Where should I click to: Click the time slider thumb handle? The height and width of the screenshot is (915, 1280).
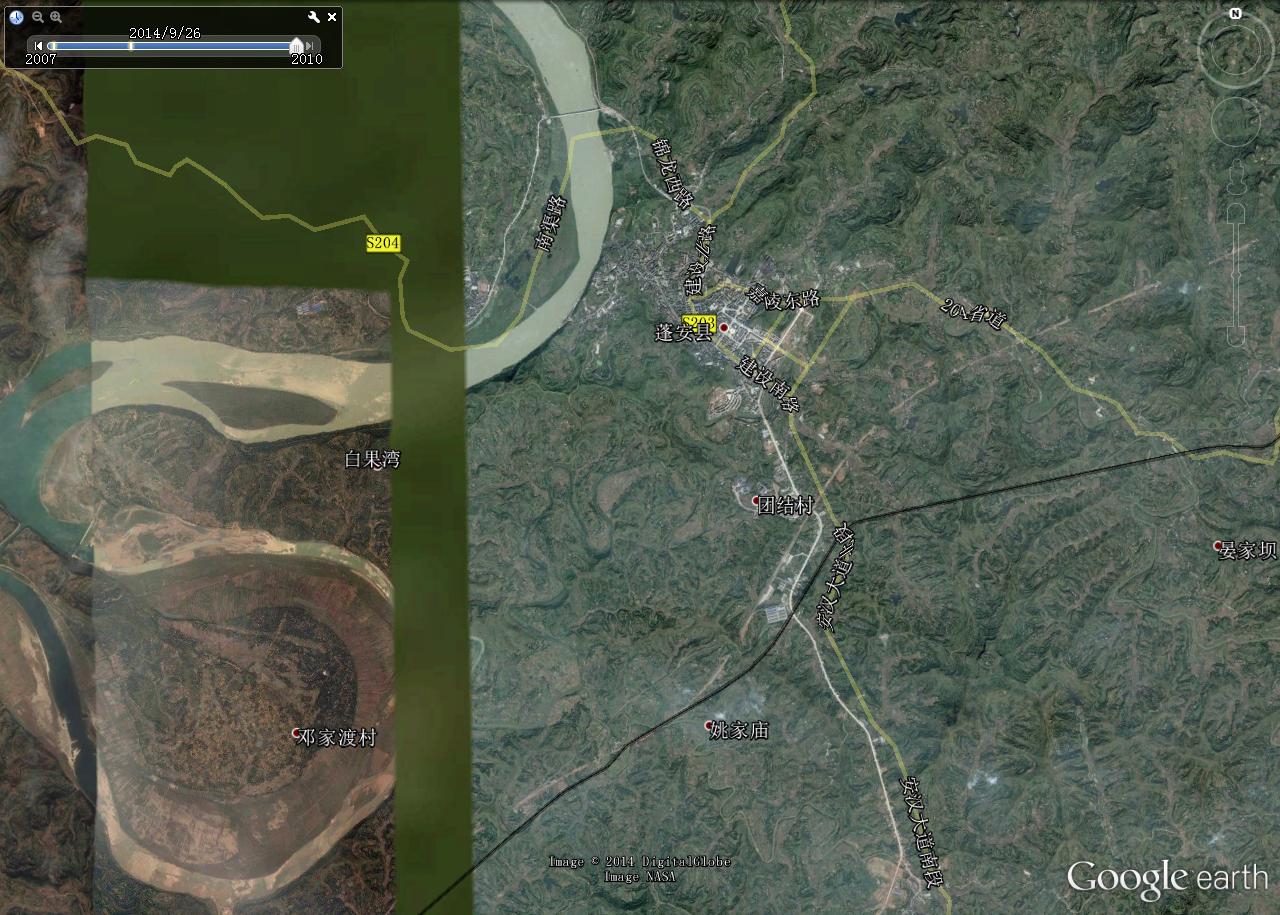tap(296, 45)
